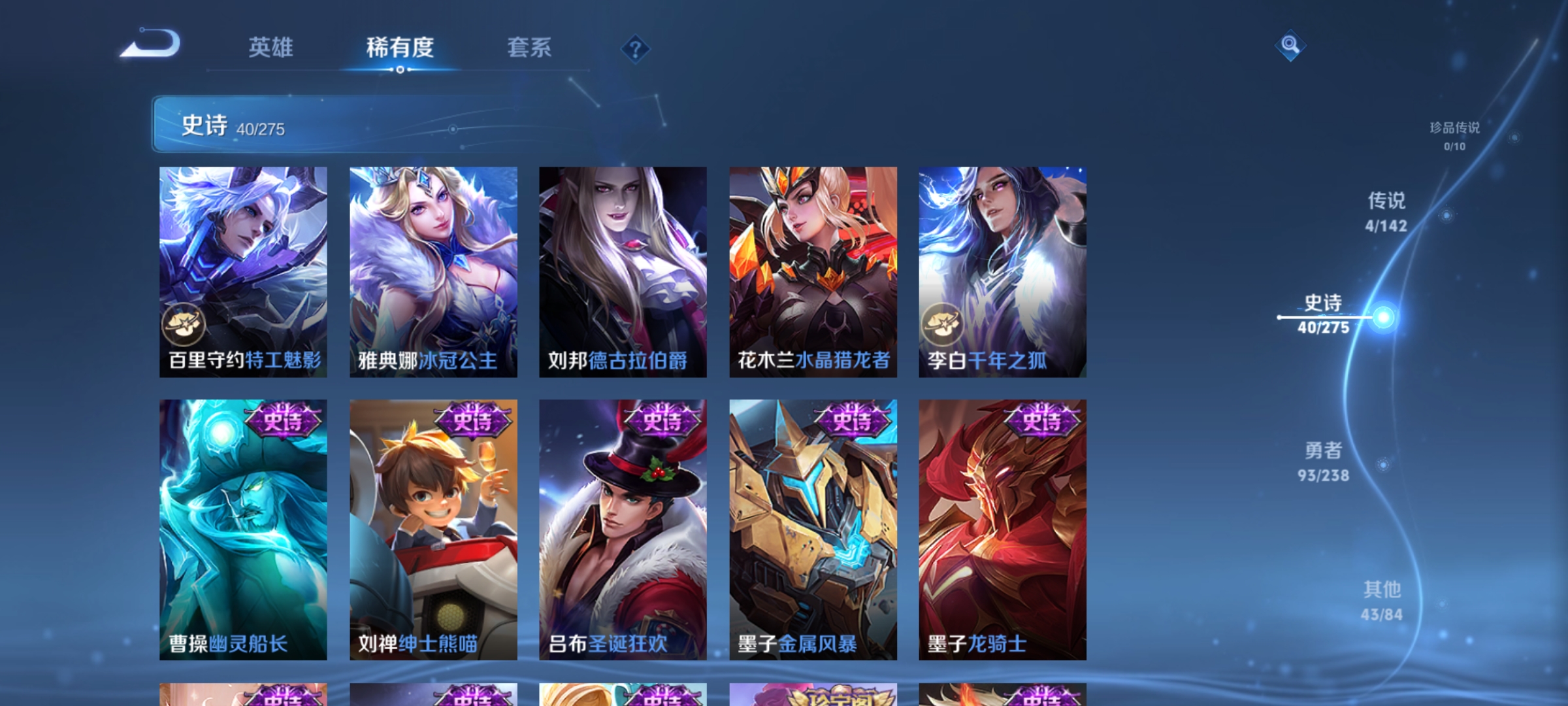Switch to the 英雄 tab
The height and width of the screenshot is (706, 1568).
pyautogui.click(x=271, y=47)
